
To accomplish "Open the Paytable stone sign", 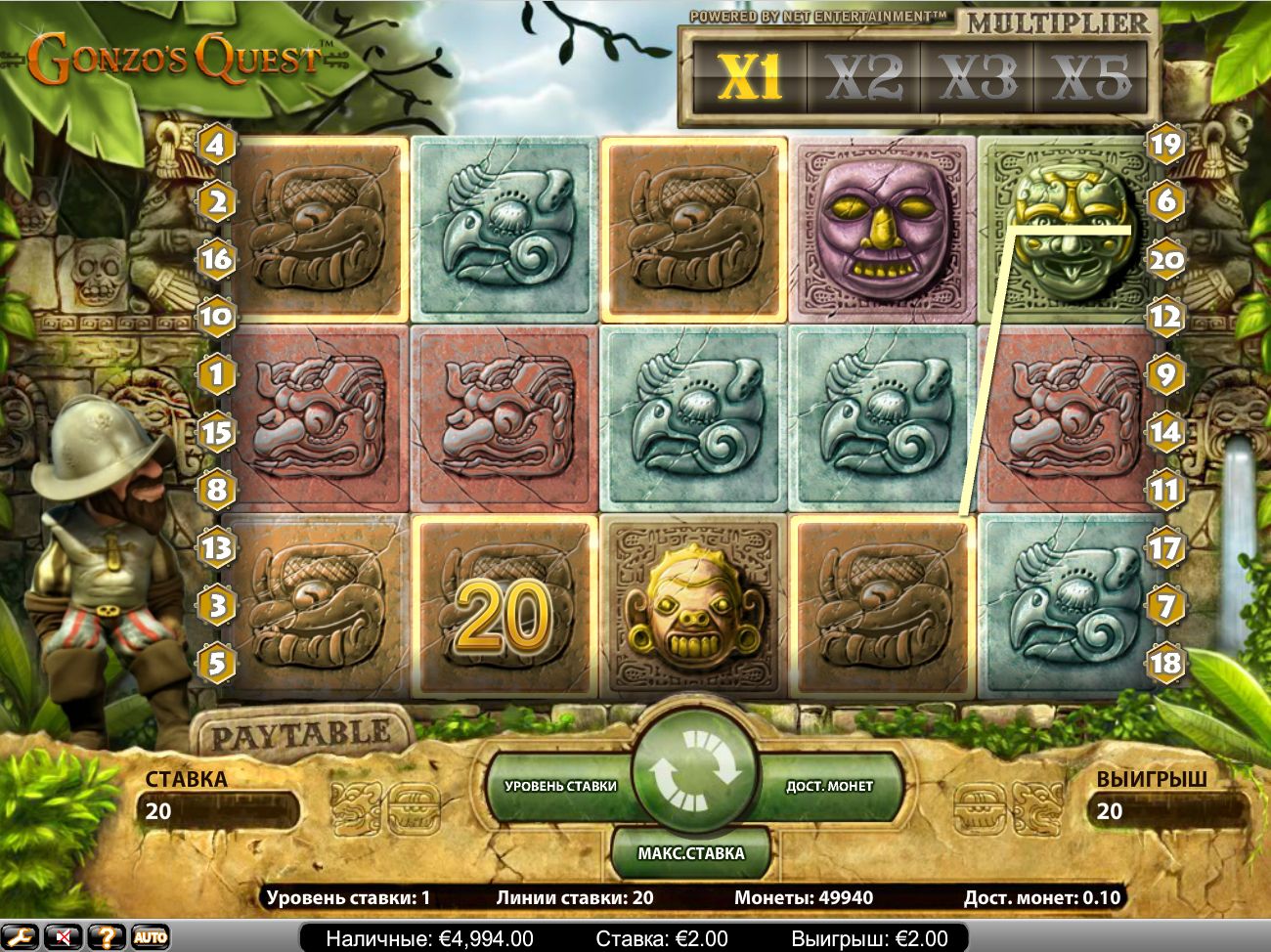I will point(299,735).
